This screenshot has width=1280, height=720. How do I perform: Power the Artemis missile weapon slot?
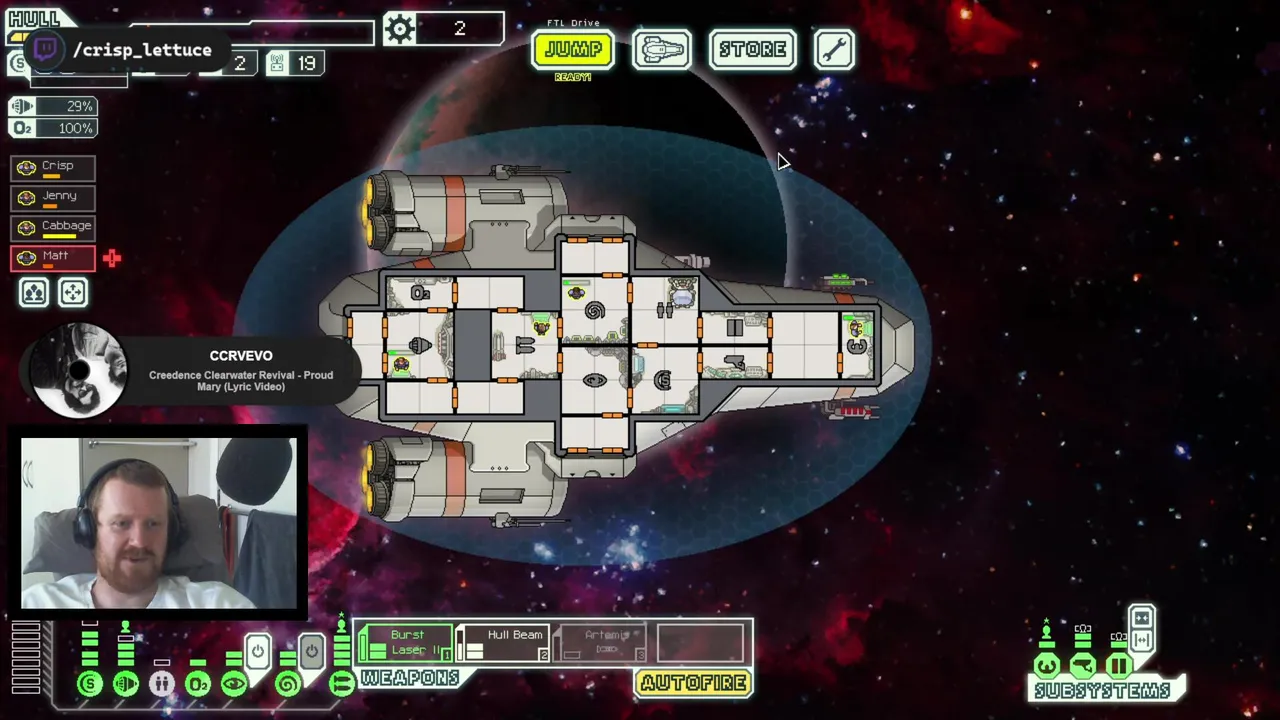[601, 643]
